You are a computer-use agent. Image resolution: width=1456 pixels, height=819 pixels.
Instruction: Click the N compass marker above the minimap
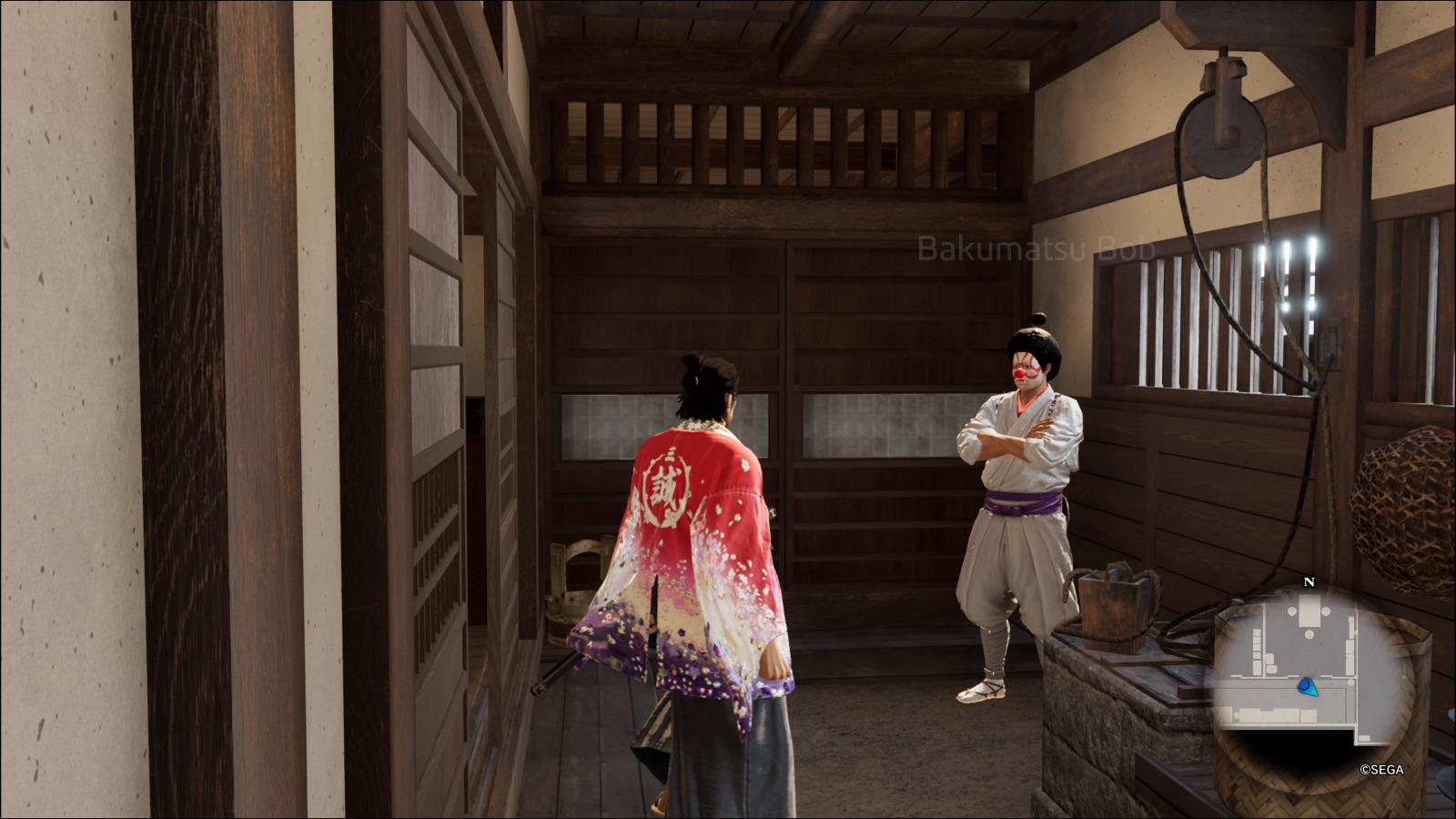[1309, 581]
